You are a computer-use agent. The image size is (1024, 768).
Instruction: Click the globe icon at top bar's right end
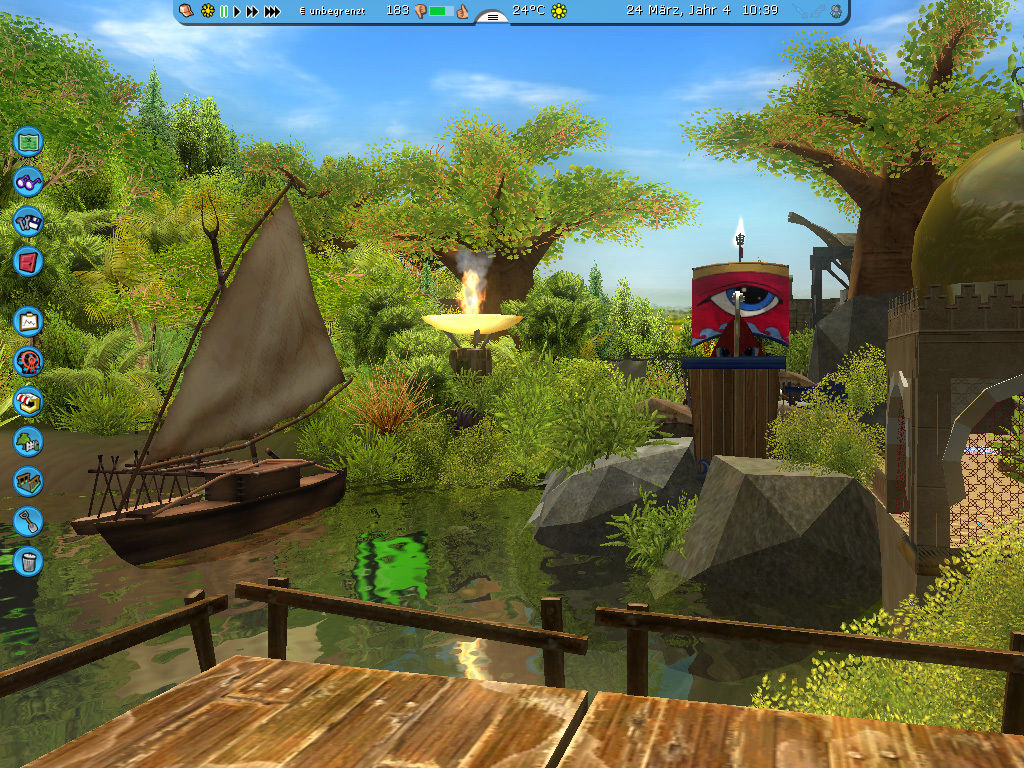(x=836, y=11)
